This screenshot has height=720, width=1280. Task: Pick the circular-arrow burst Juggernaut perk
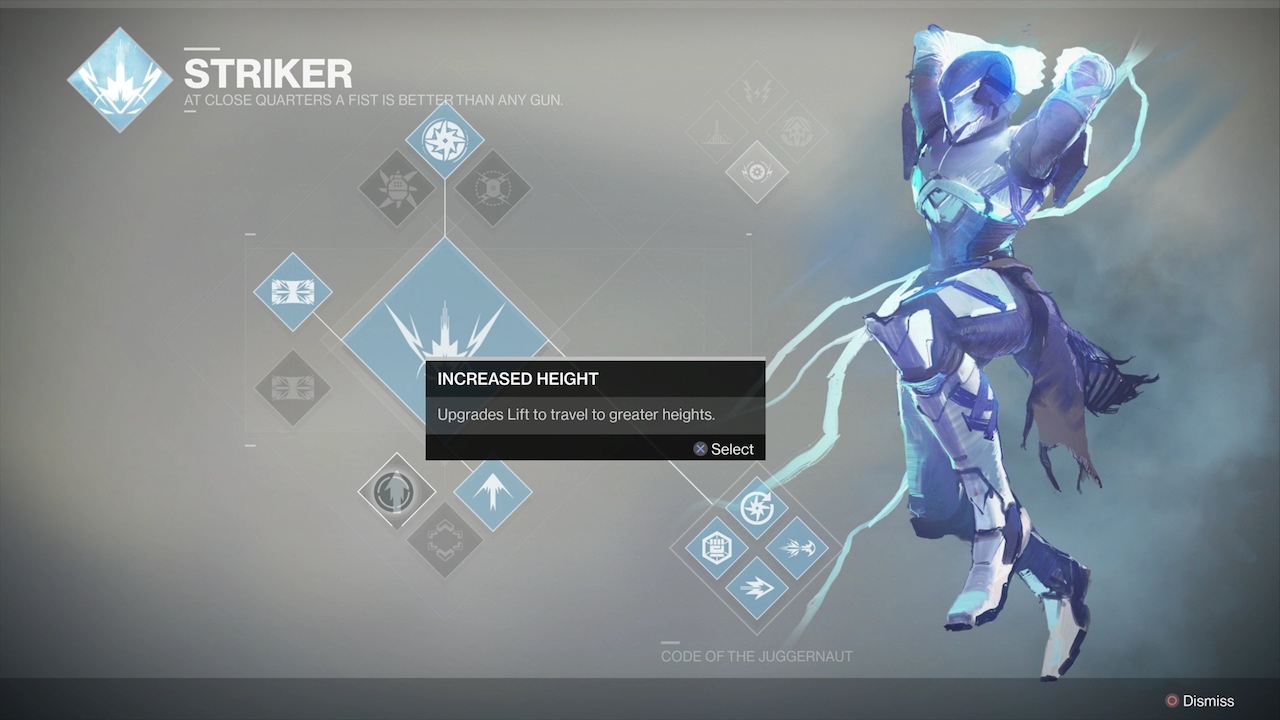(757, 507)
